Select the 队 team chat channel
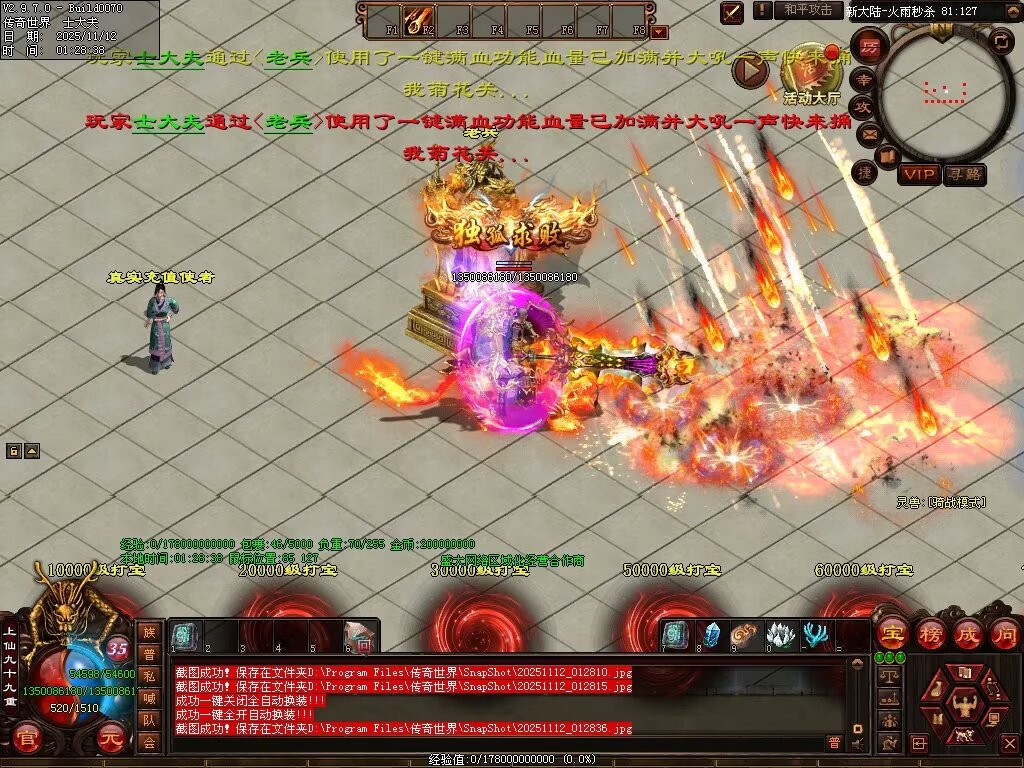This screenshot has height=768, width=1024. pyautogui.click(x=148, y=720)
